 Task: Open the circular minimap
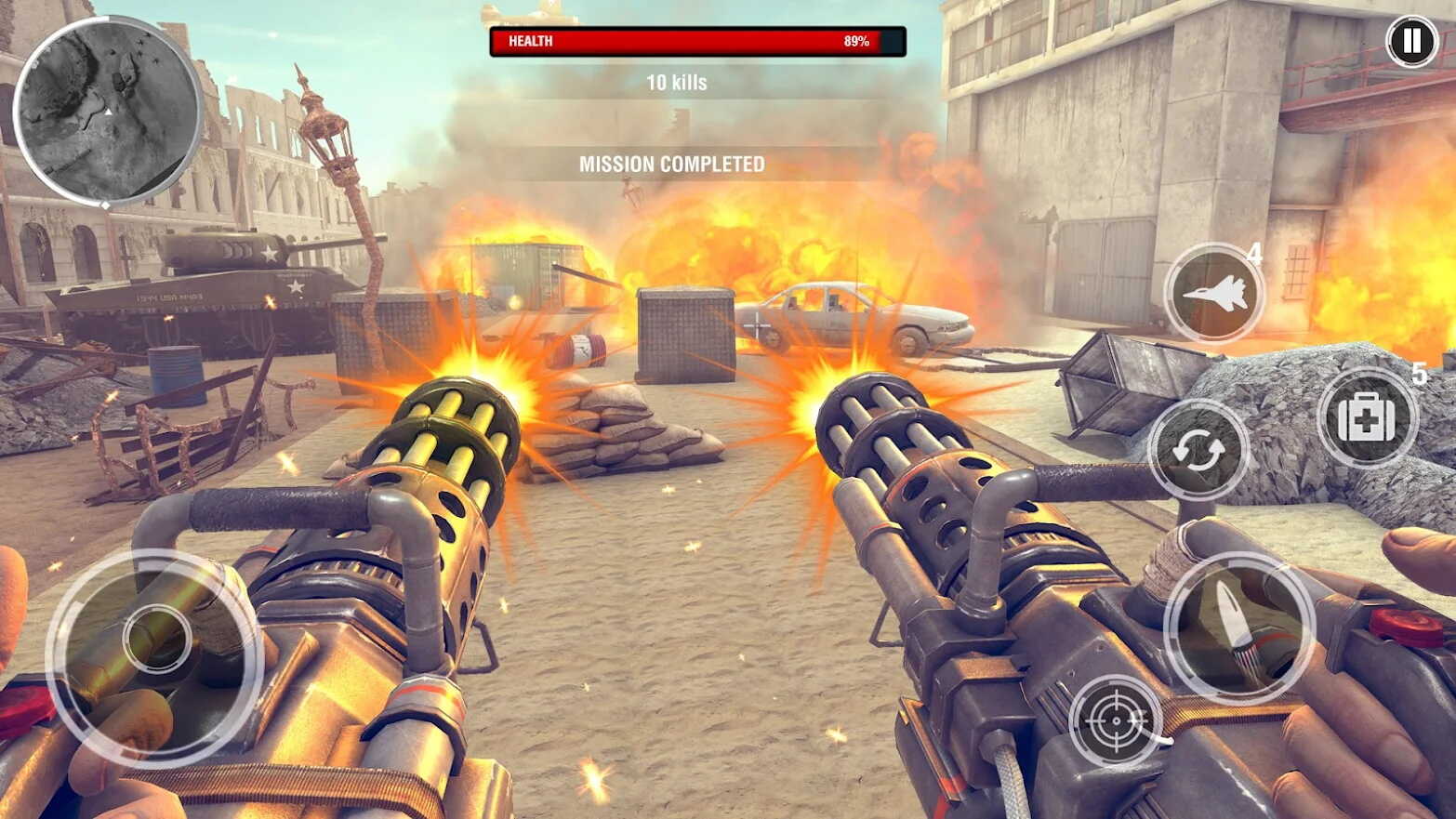[x=107, y=112]
